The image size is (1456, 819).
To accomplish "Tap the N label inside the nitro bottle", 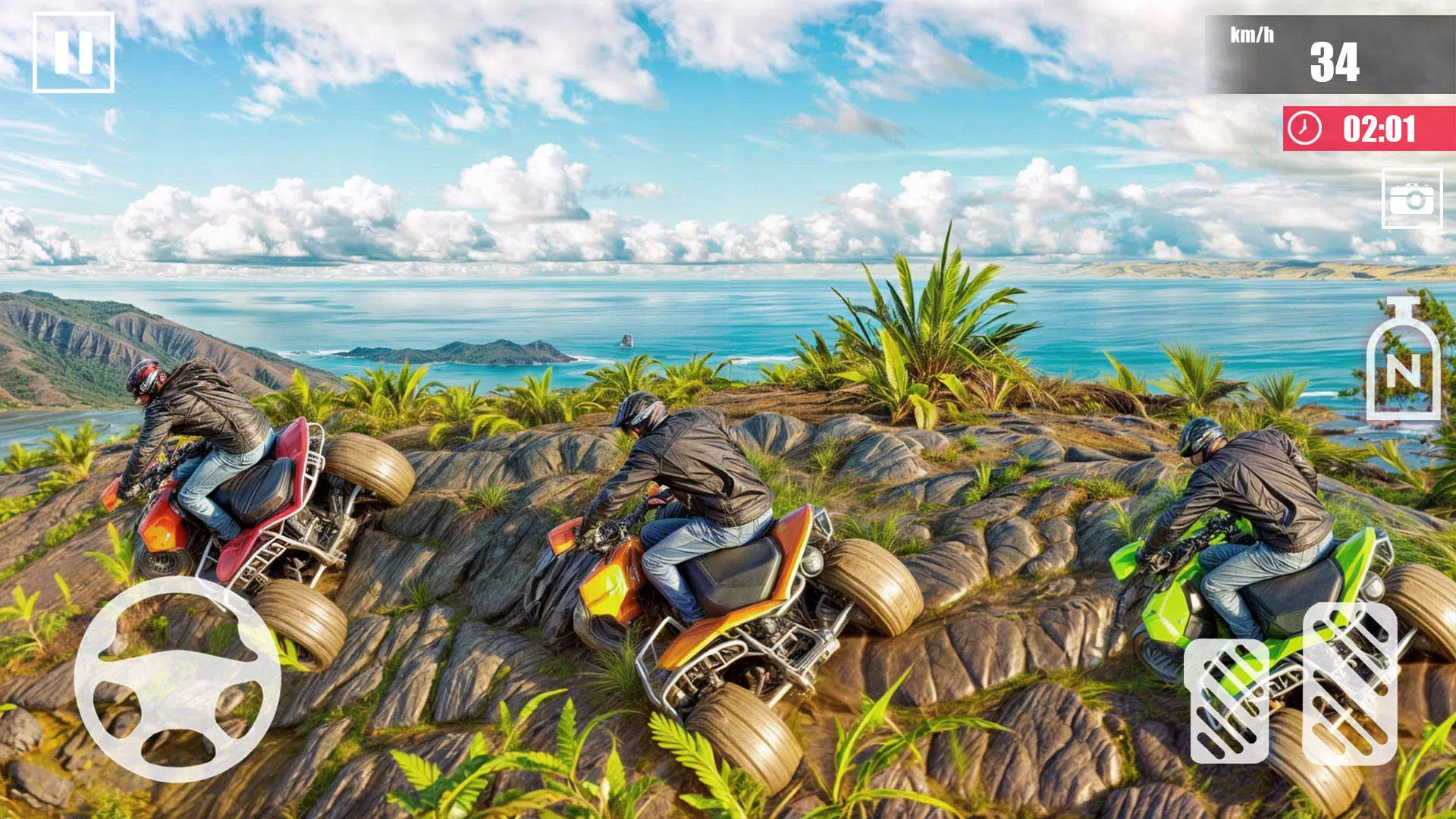I will coord(1404,372).
